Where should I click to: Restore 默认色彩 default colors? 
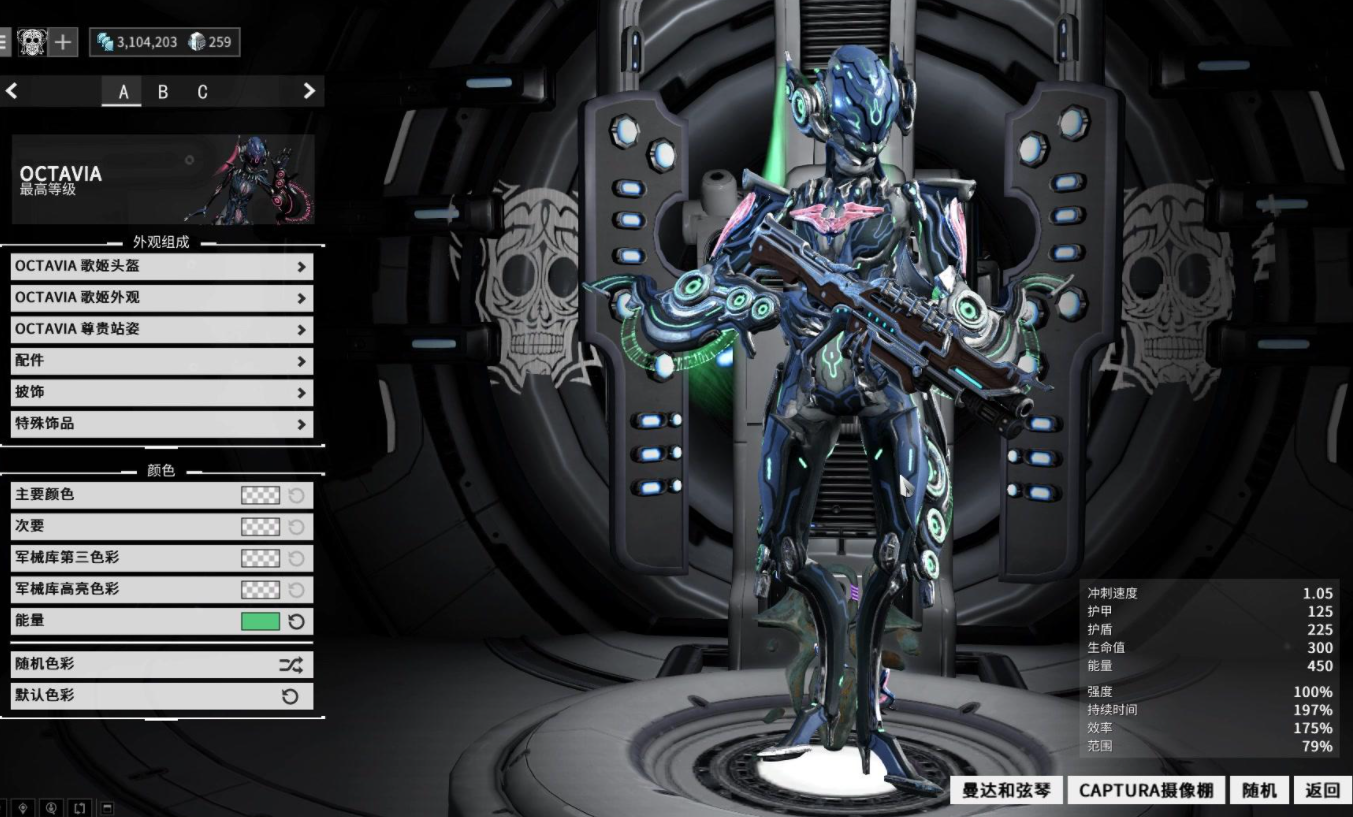(x=161, y=696)
